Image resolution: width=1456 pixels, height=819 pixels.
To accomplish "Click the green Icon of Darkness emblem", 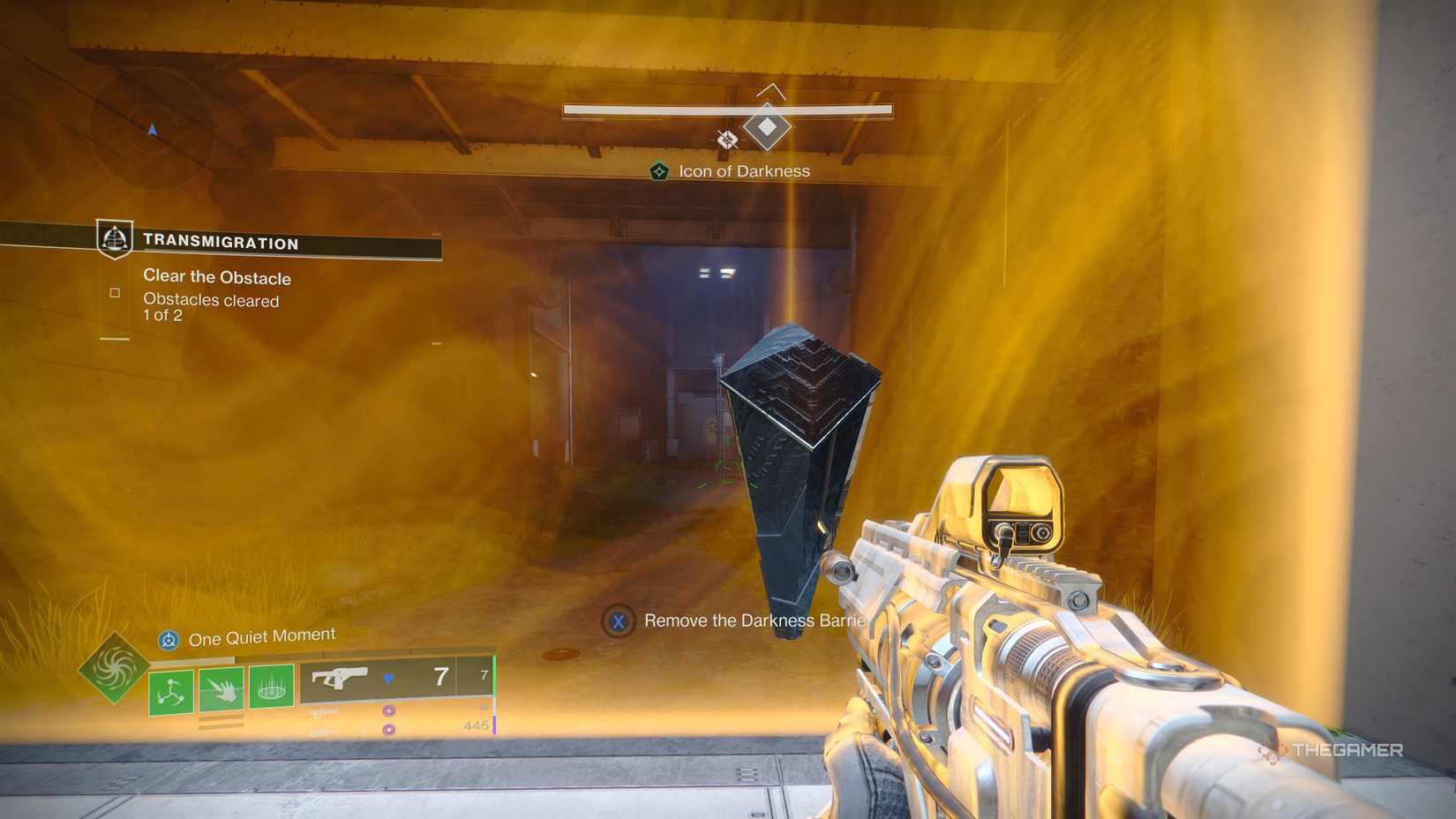I will pos(660,171).
